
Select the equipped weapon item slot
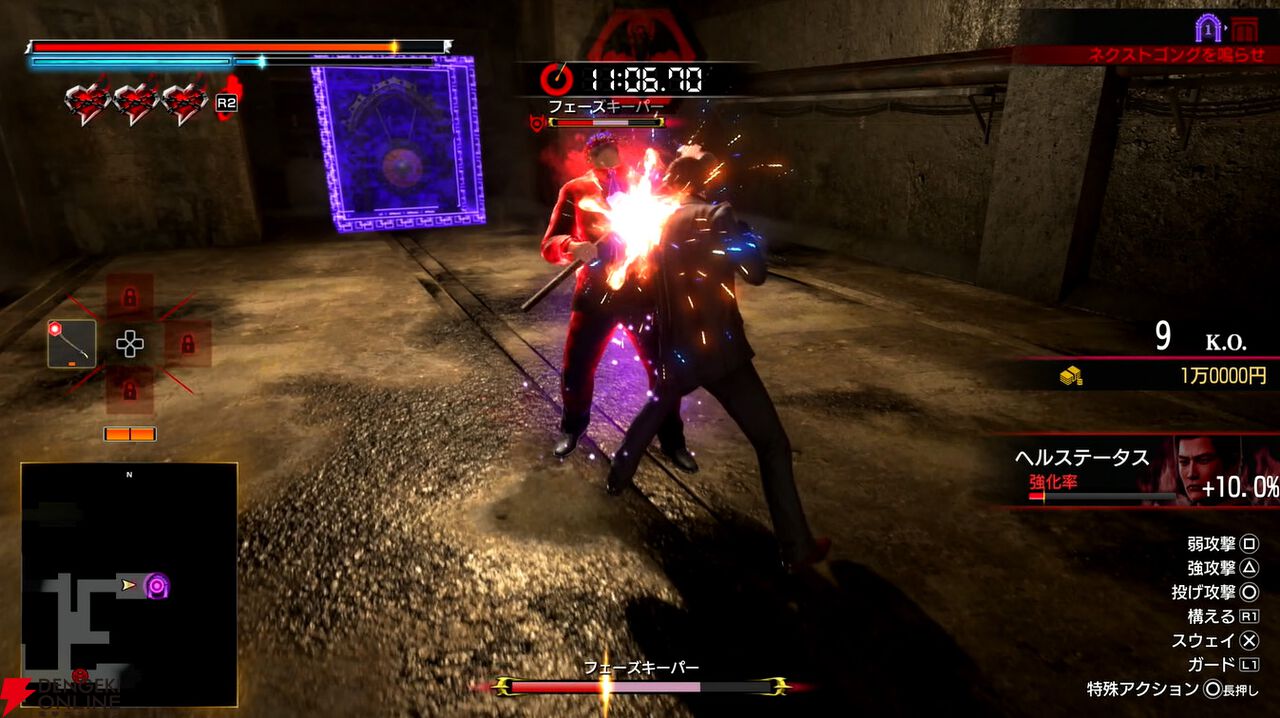tap(72, 343)
